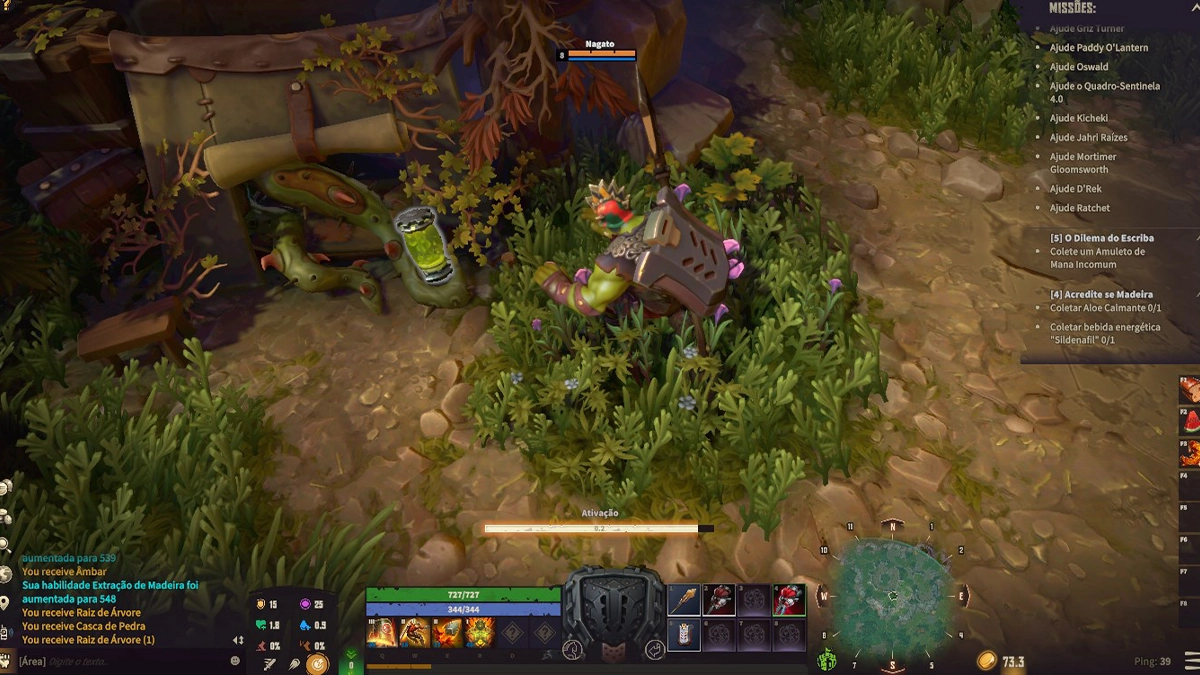Select the "Ajude Mortimer Gloomsworth" mission
The height and width of the screenshot is (675, 1200).
pos(1083,163)
